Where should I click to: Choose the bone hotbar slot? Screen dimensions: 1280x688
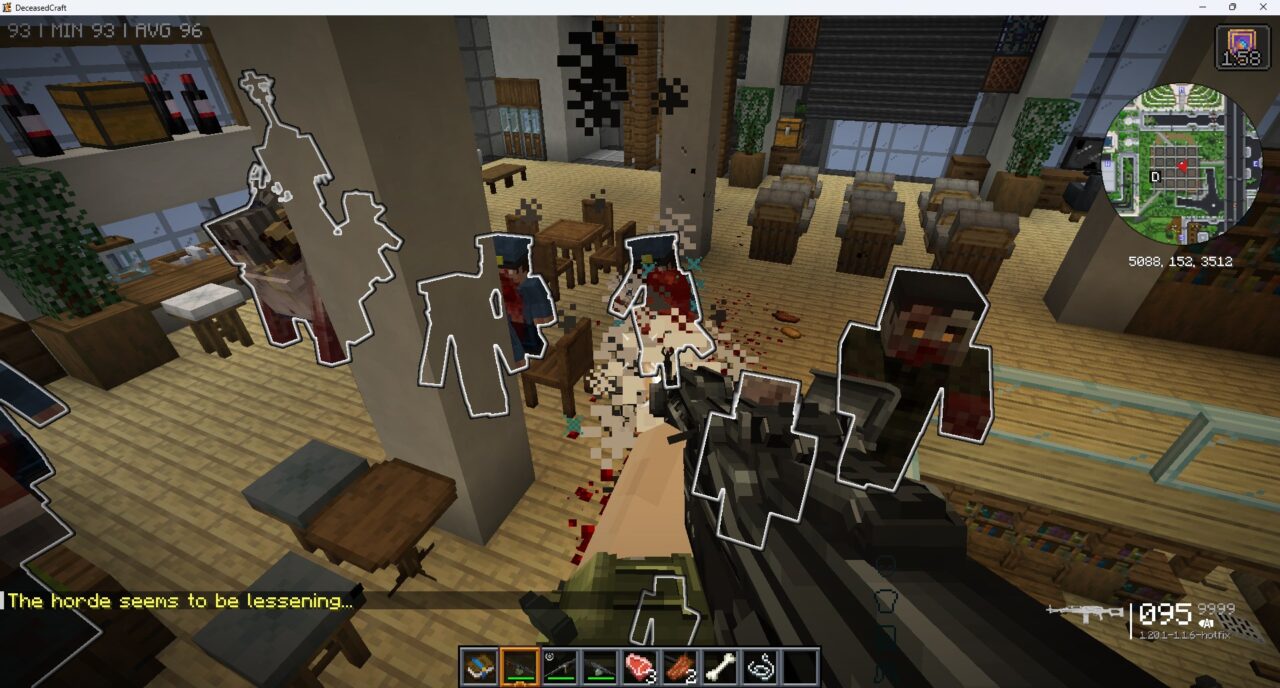click(719, 667)
